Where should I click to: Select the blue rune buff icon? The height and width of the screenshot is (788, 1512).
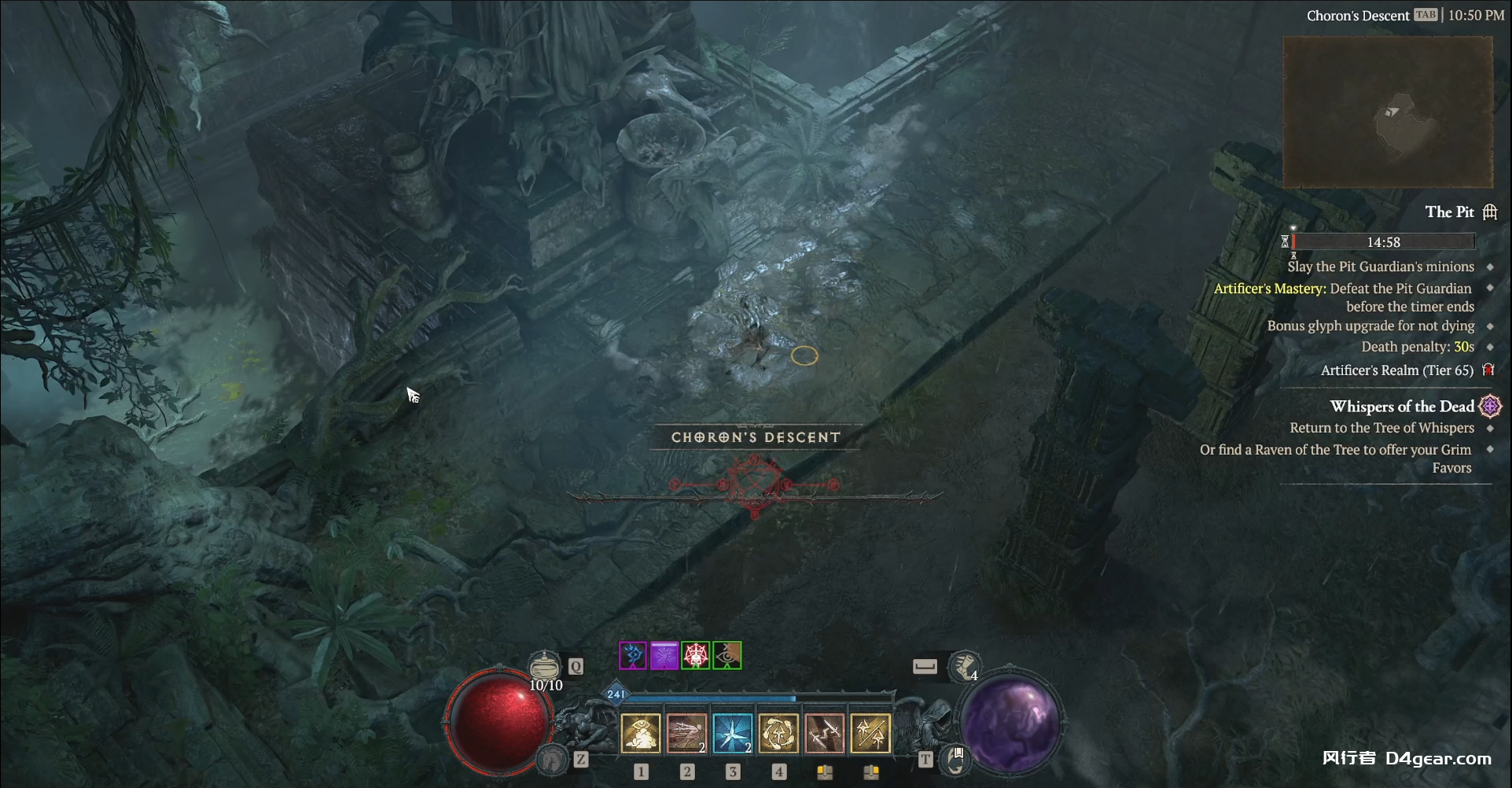tap(633, 656)
